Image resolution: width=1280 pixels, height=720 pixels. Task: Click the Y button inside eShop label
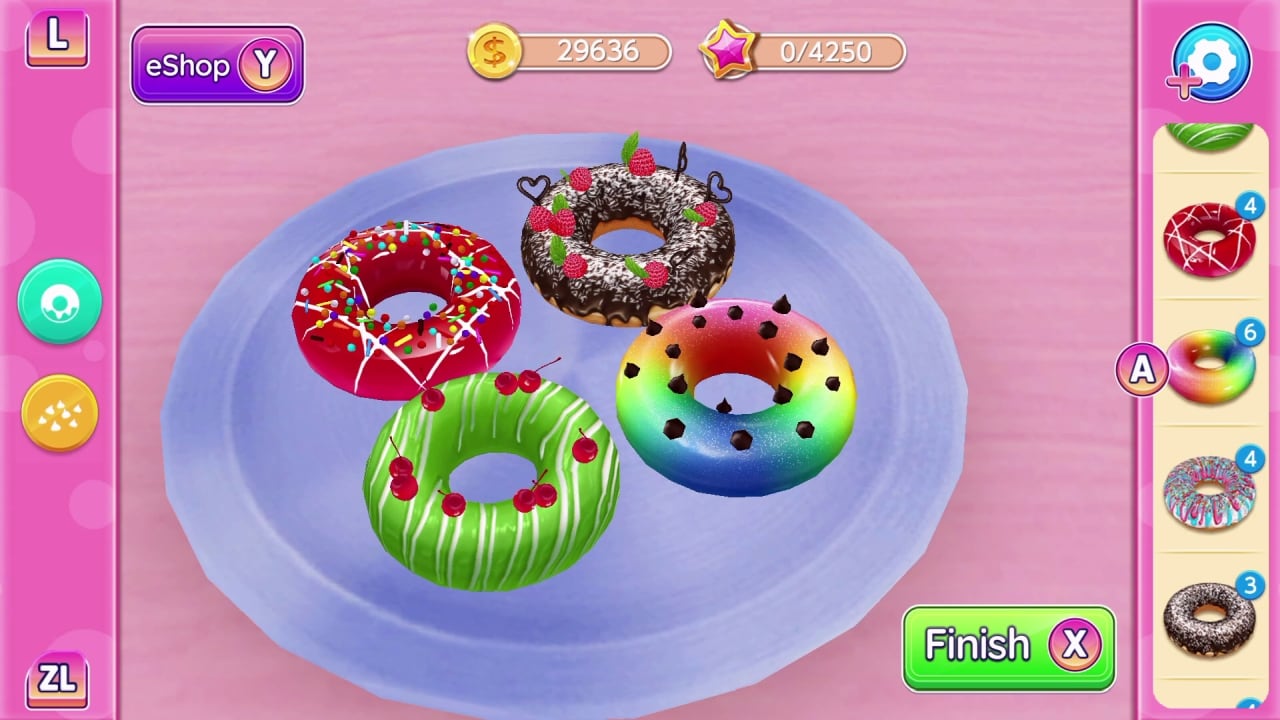pyautogui.click(x=266, y=66)
